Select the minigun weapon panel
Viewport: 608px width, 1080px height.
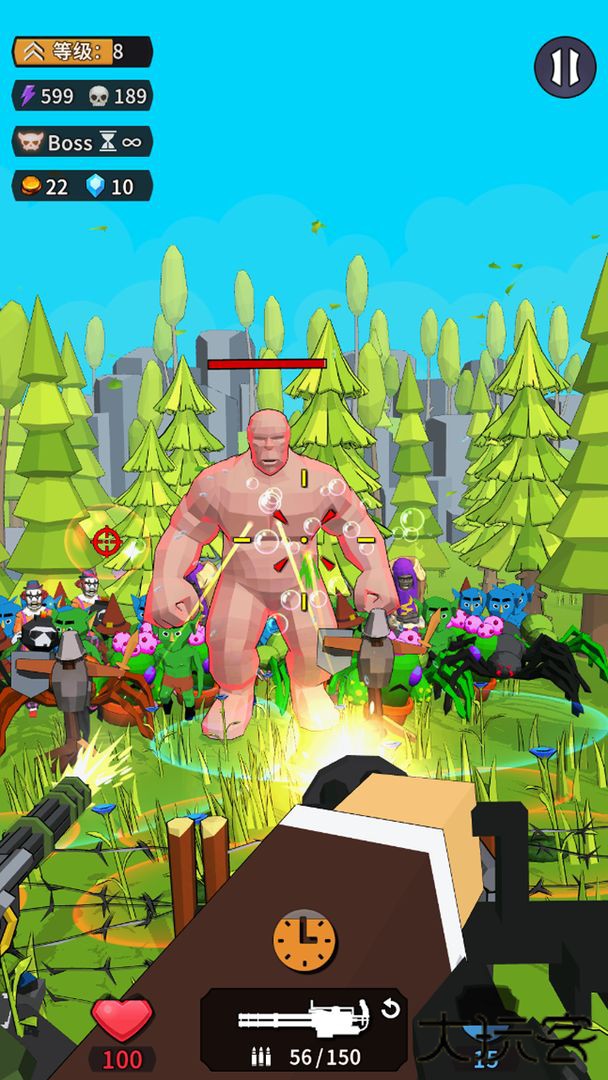click(303, 1029)
